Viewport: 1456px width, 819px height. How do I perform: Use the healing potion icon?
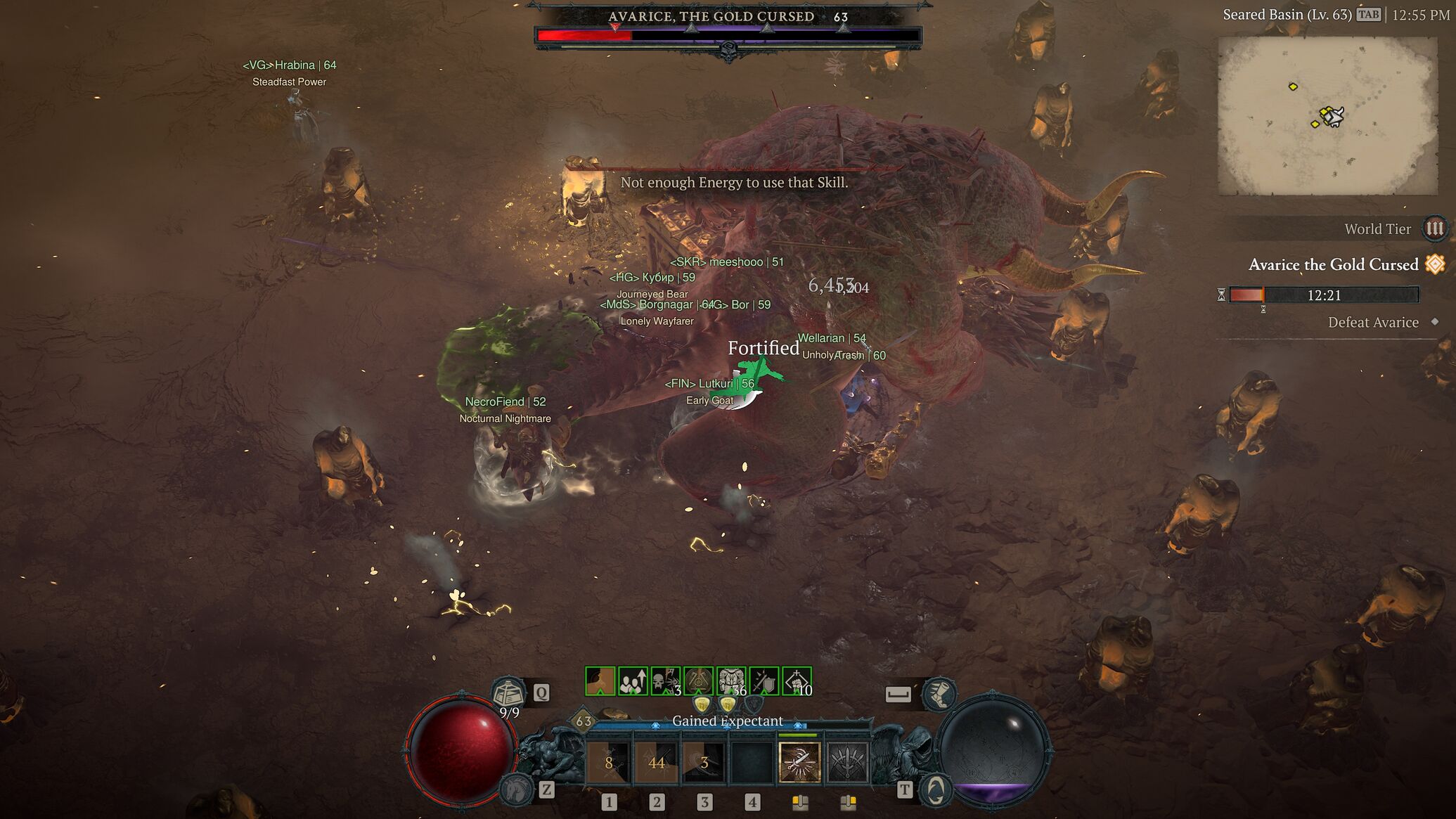click(508, 692)
